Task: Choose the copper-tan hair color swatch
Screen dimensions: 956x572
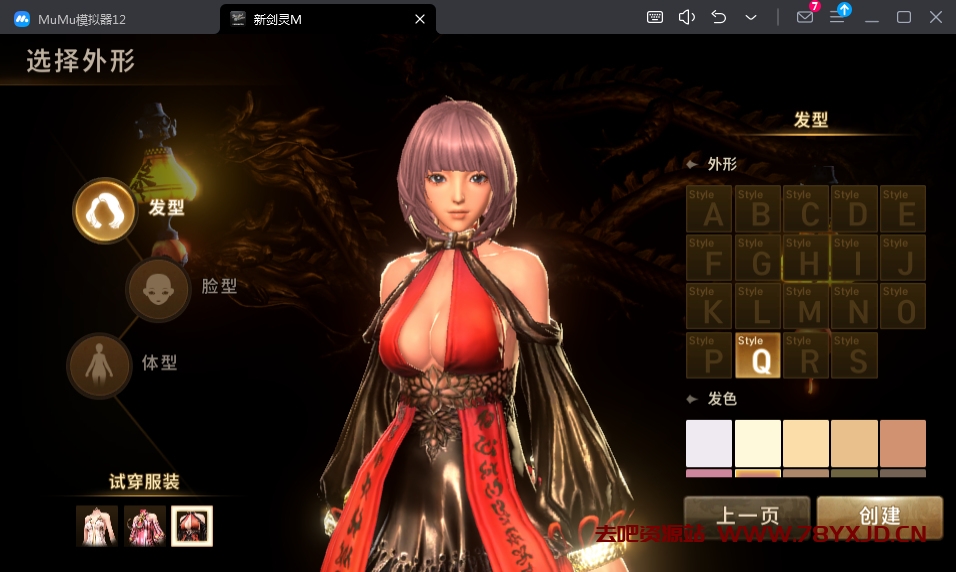Action: 903,443
